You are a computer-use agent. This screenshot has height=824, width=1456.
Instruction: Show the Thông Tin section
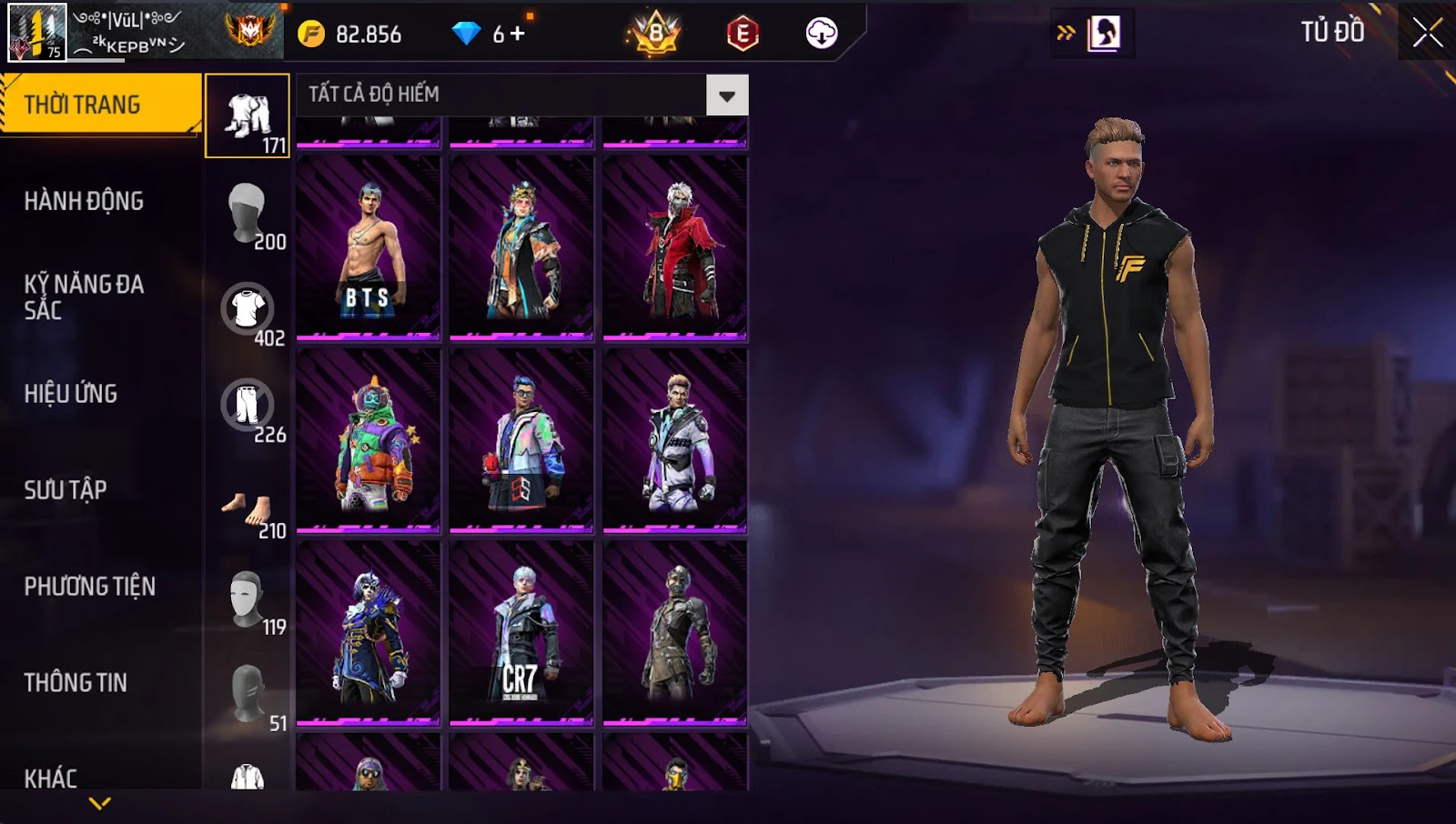[x=76, y=683]
